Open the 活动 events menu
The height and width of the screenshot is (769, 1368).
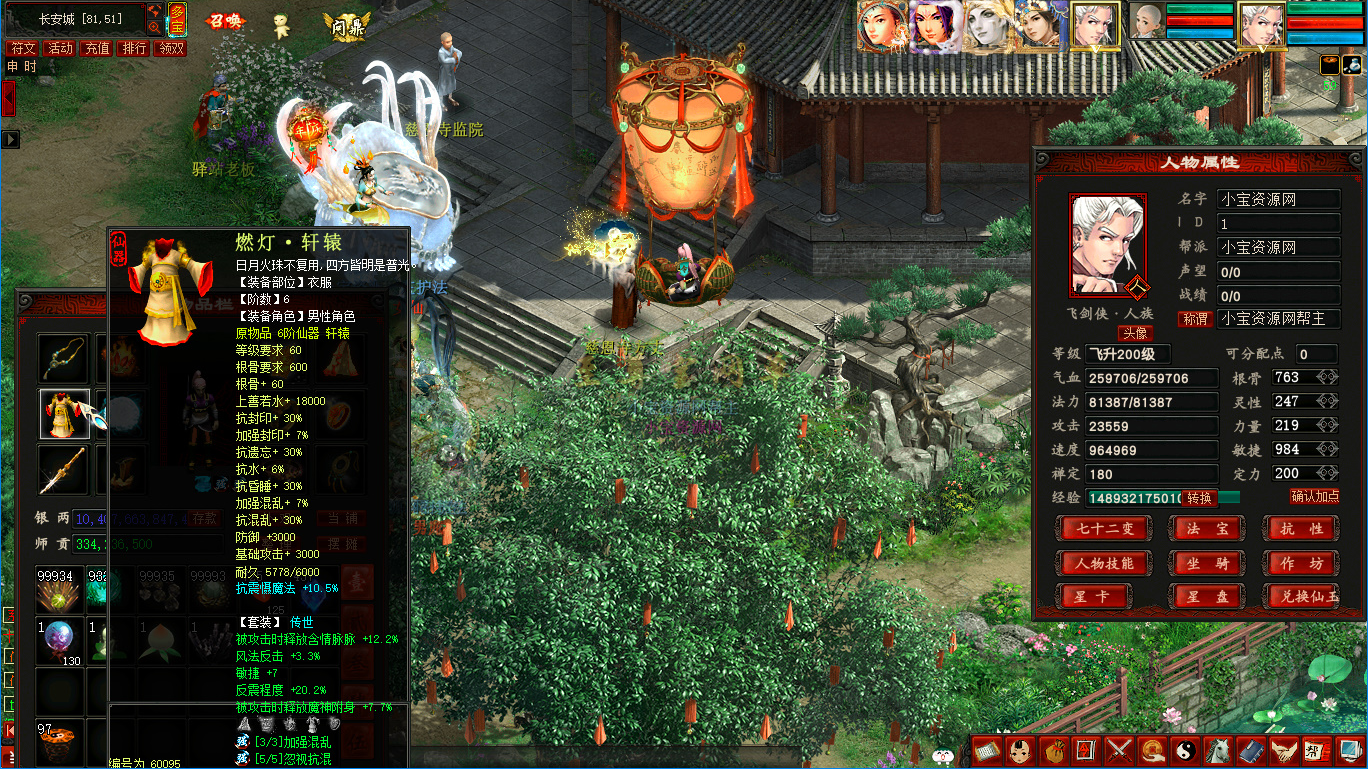(x=60, y=48)
